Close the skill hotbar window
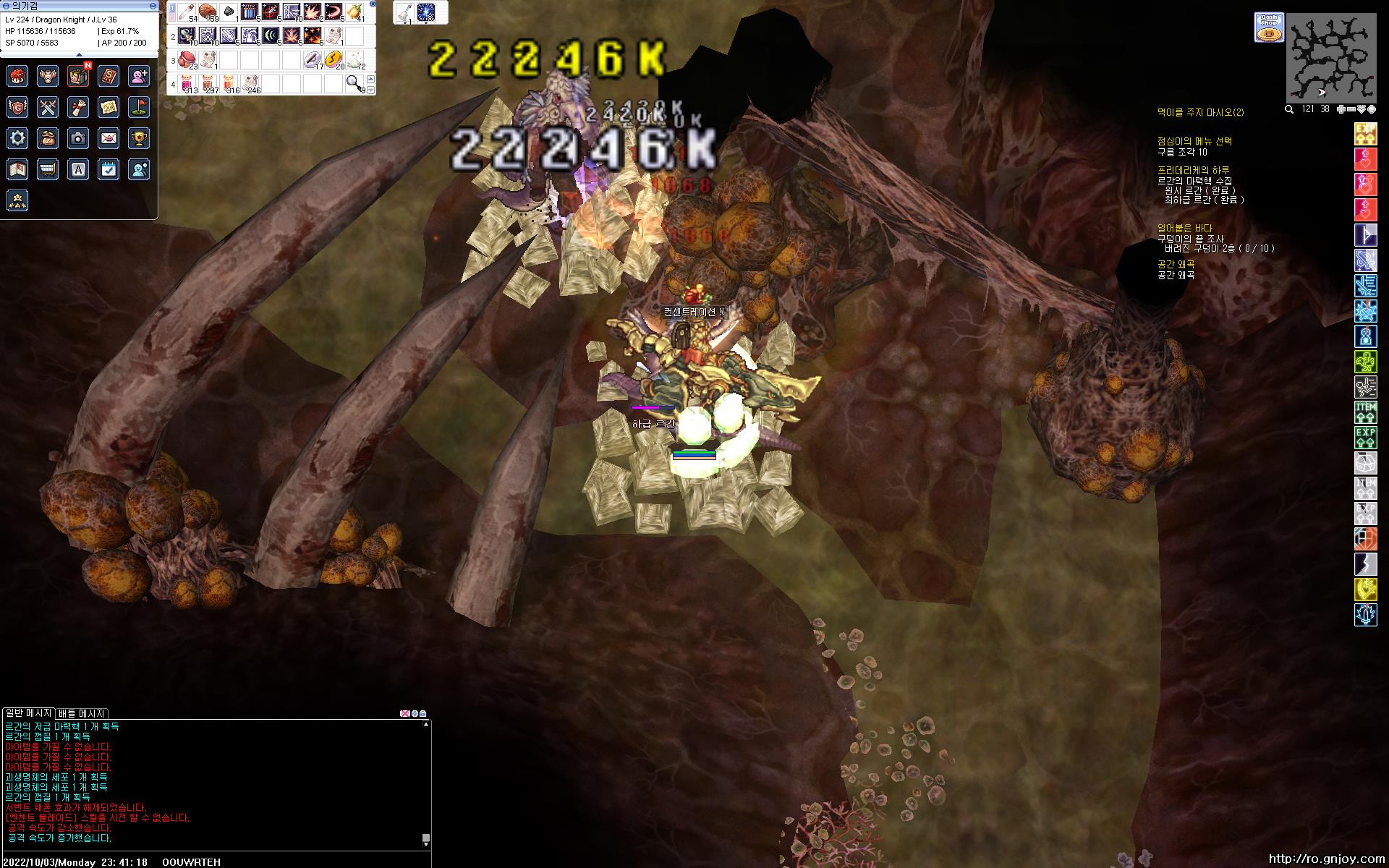The width and height of the screenshot is (1389, 868). pyautogui.click(x=371, y=6)
